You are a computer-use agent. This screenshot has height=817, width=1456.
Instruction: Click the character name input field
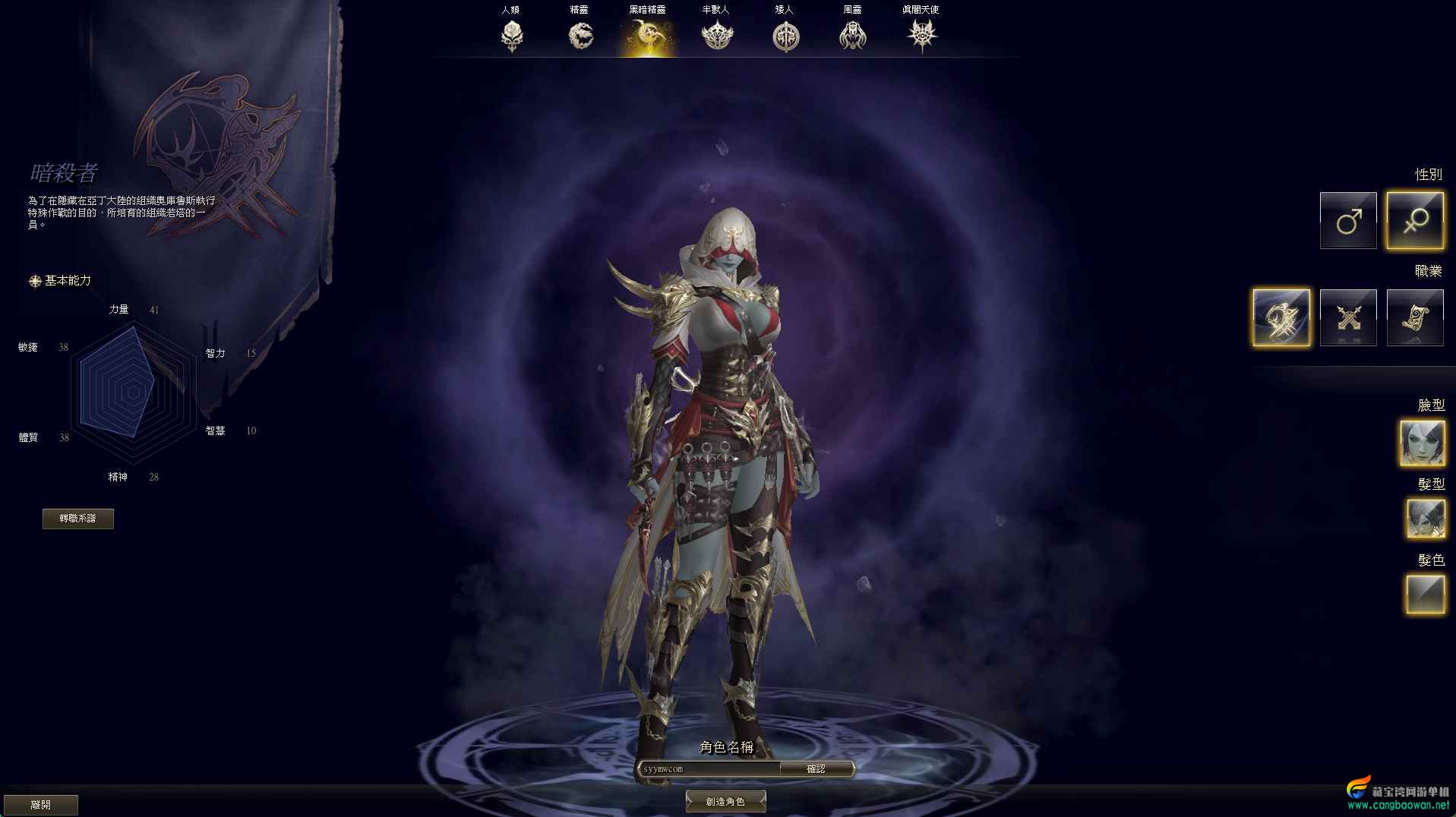pos(708,769)
